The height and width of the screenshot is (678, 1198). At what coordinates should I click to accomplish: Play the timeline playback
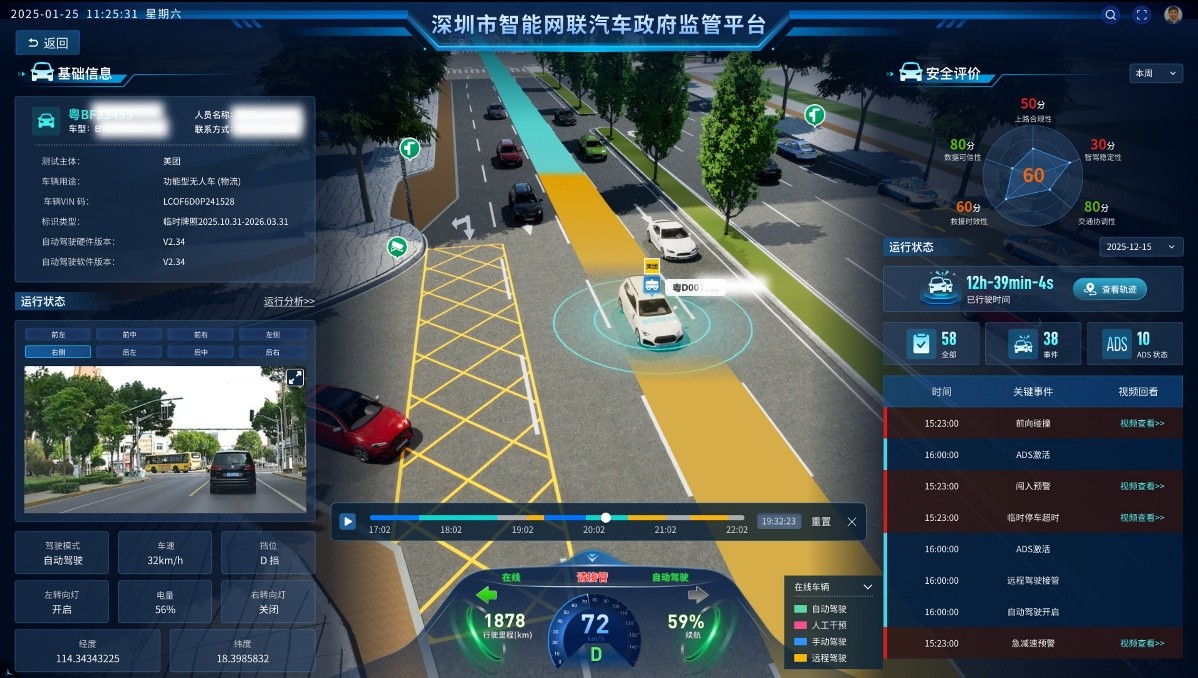tap(347, 521)
